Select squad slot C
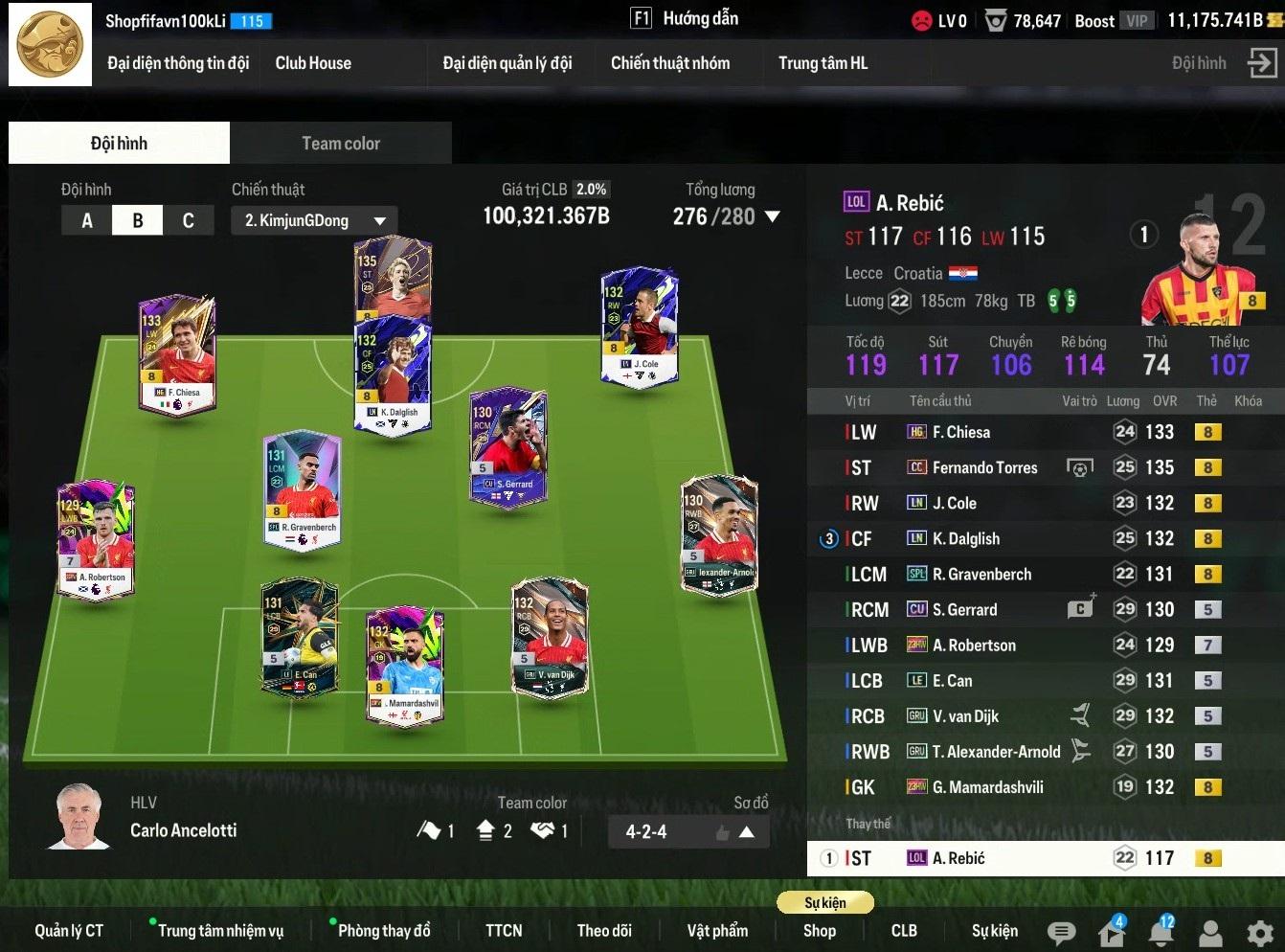This screenshot has height=952, width=1285. [x=188, y=220]
